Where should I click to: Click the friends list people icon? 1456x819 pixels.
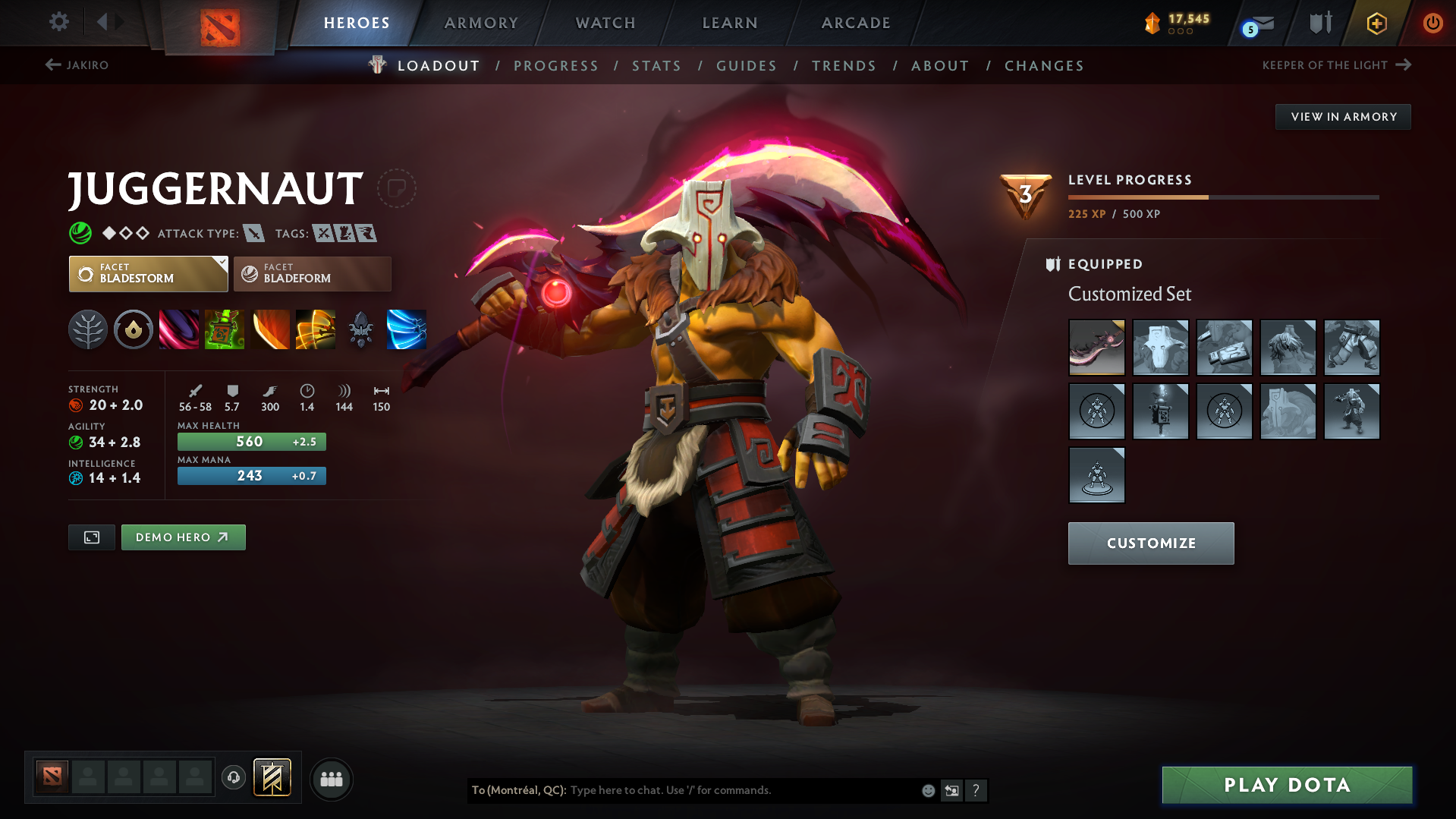[331, 779]
